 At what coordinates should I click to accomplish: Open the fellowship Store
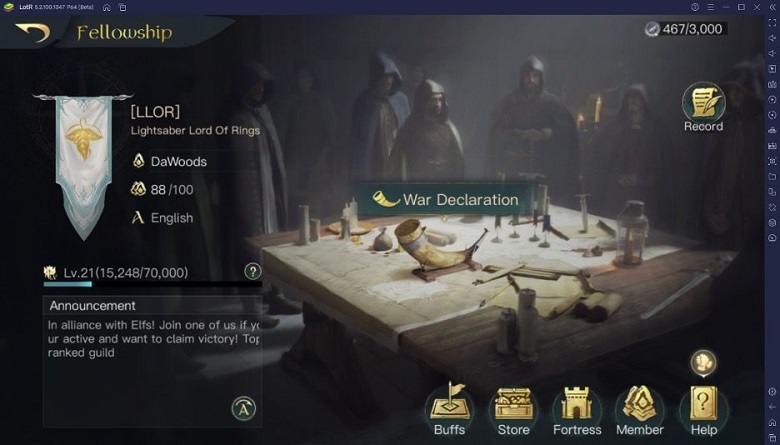[x=513, y=410]
